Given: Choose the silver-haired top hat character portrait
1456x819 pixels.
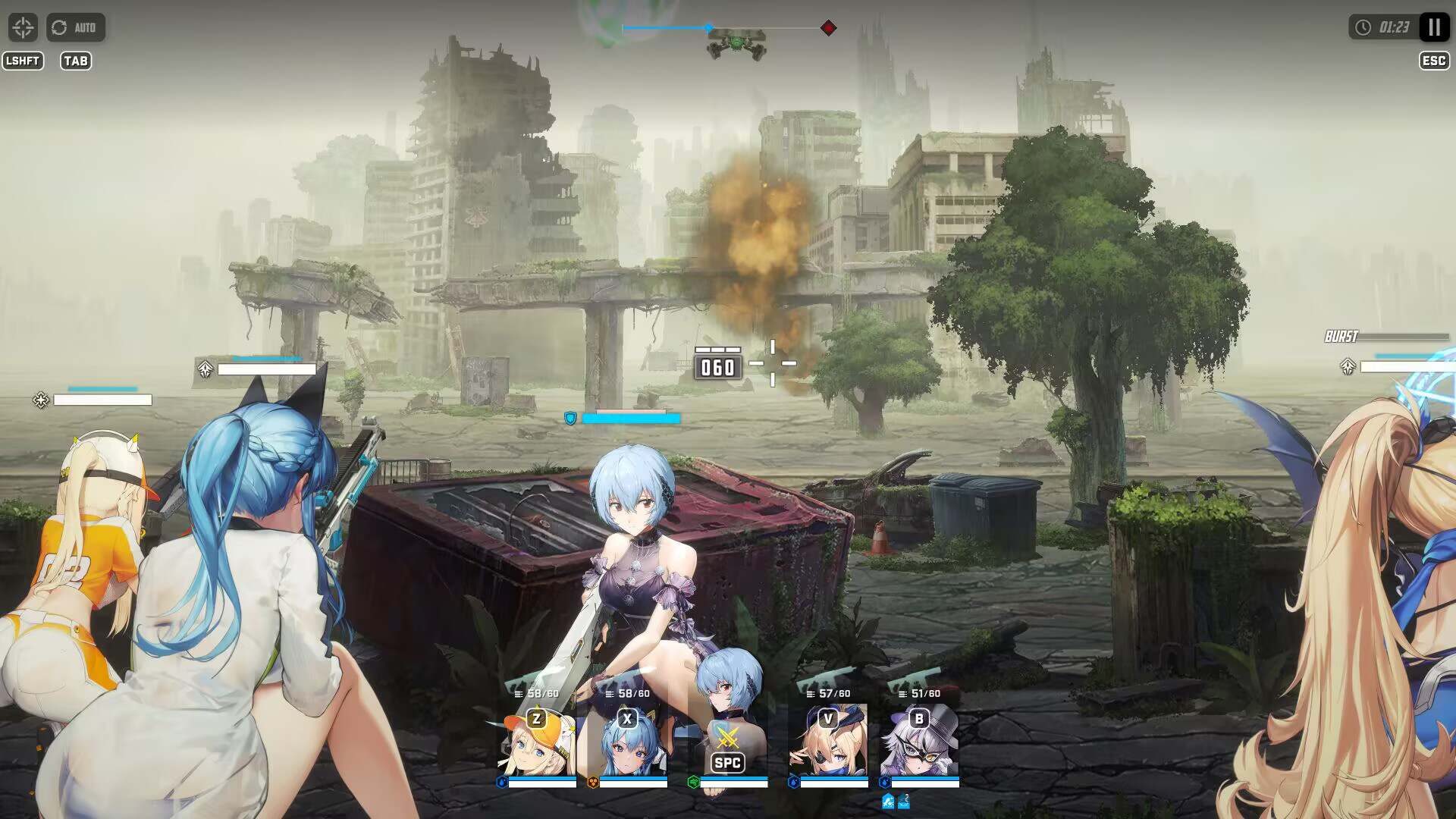Looking at the screenshot, I should tap(919, 742).
